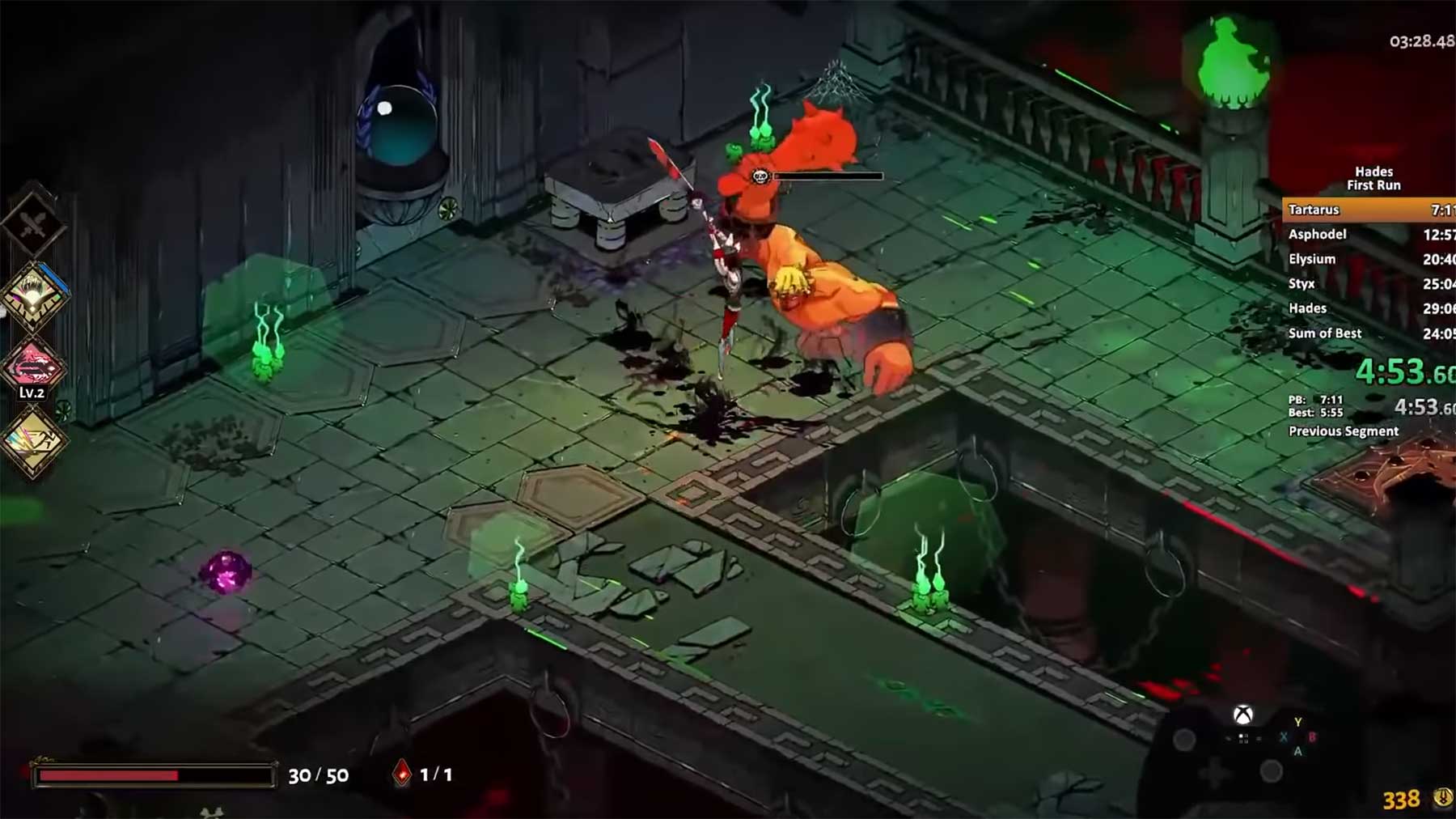Click the gold winged burst boon icon
This screenshot has height=819, width=1456.
pos(33,295)
